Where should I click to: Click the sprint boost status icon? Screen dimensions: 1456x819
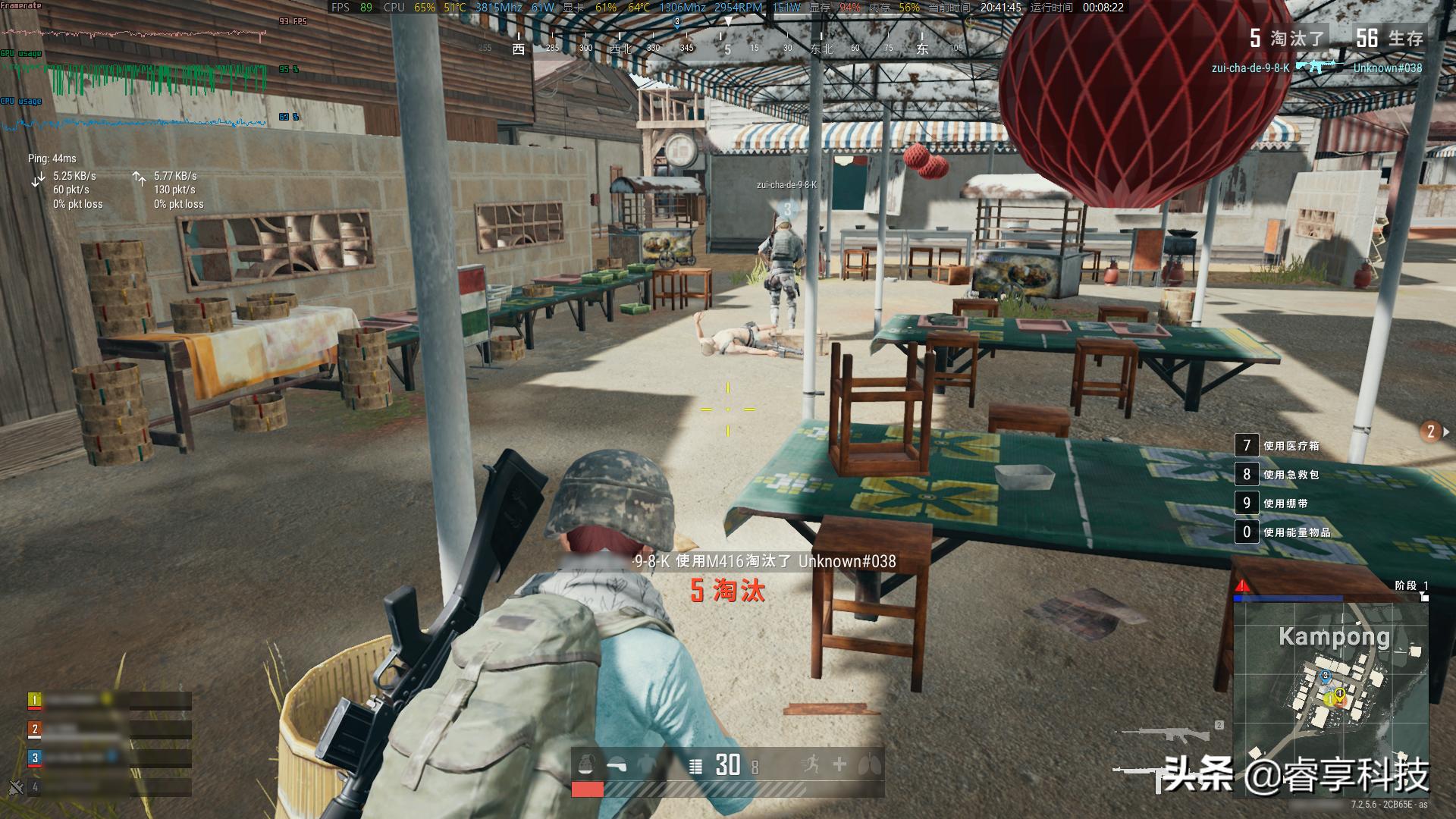(x=810, y=764)
